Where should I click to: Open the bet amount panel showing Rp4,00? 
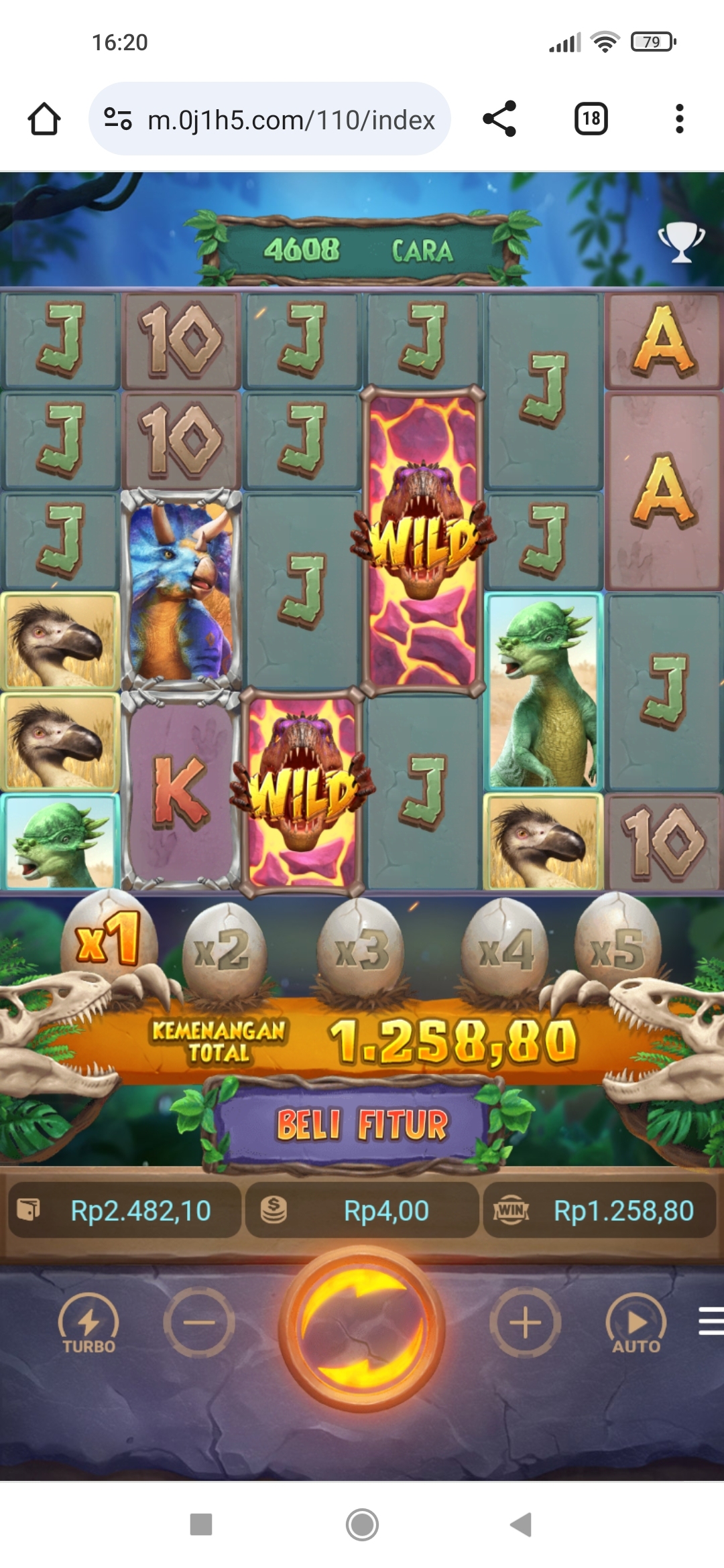(x=362, y=1210)
